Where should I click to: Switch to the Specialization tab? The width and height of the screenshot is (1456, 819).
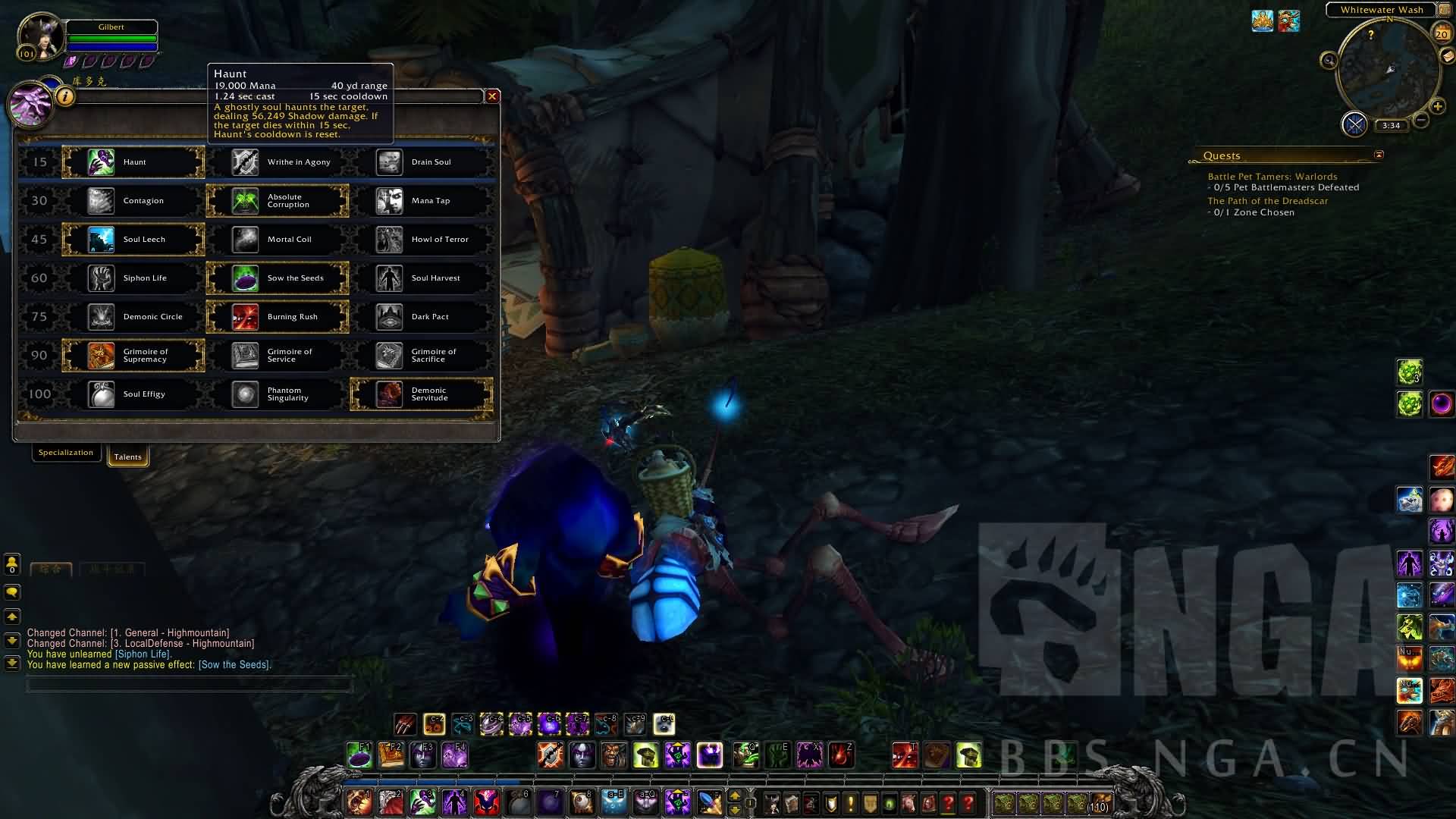(66, 453)
